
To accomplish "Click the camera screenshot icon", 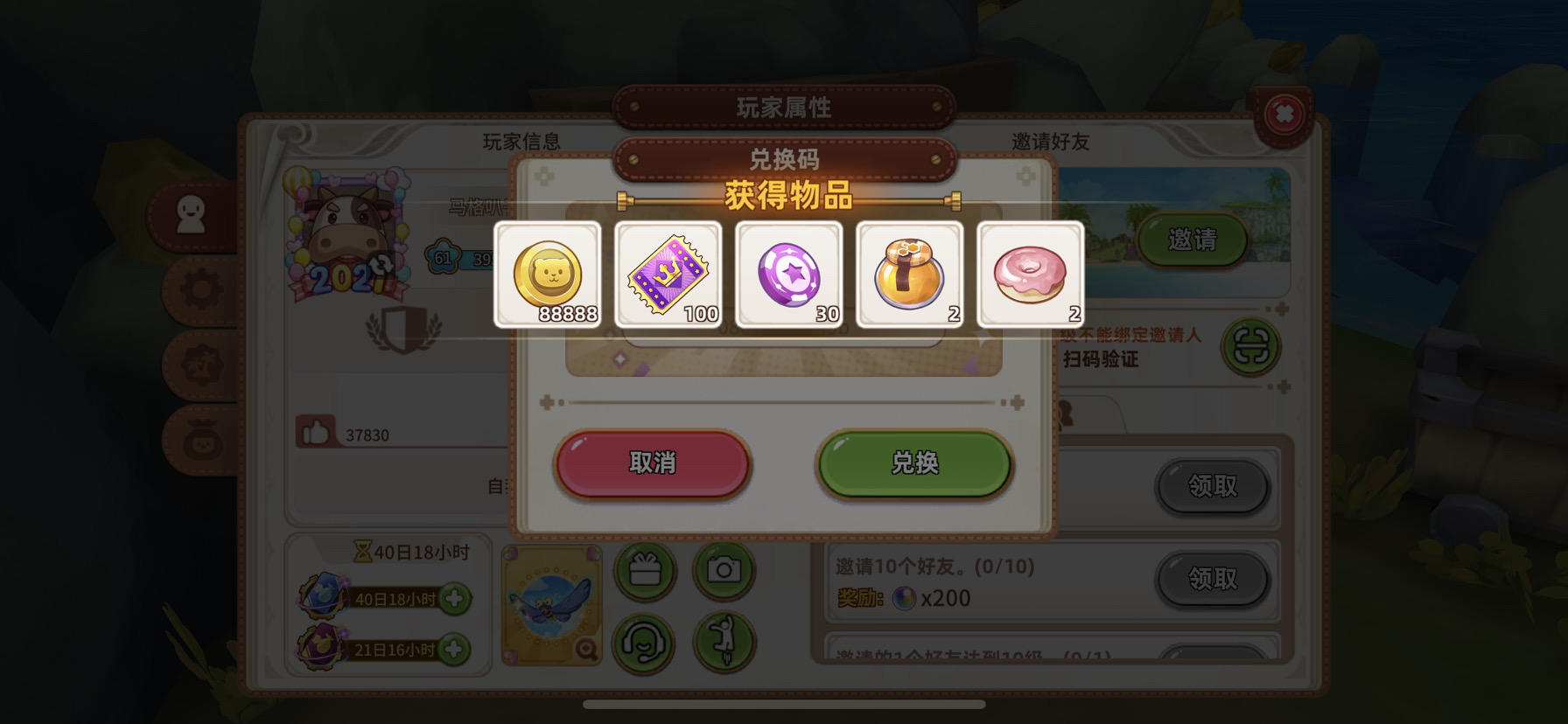I will point(723,569).
